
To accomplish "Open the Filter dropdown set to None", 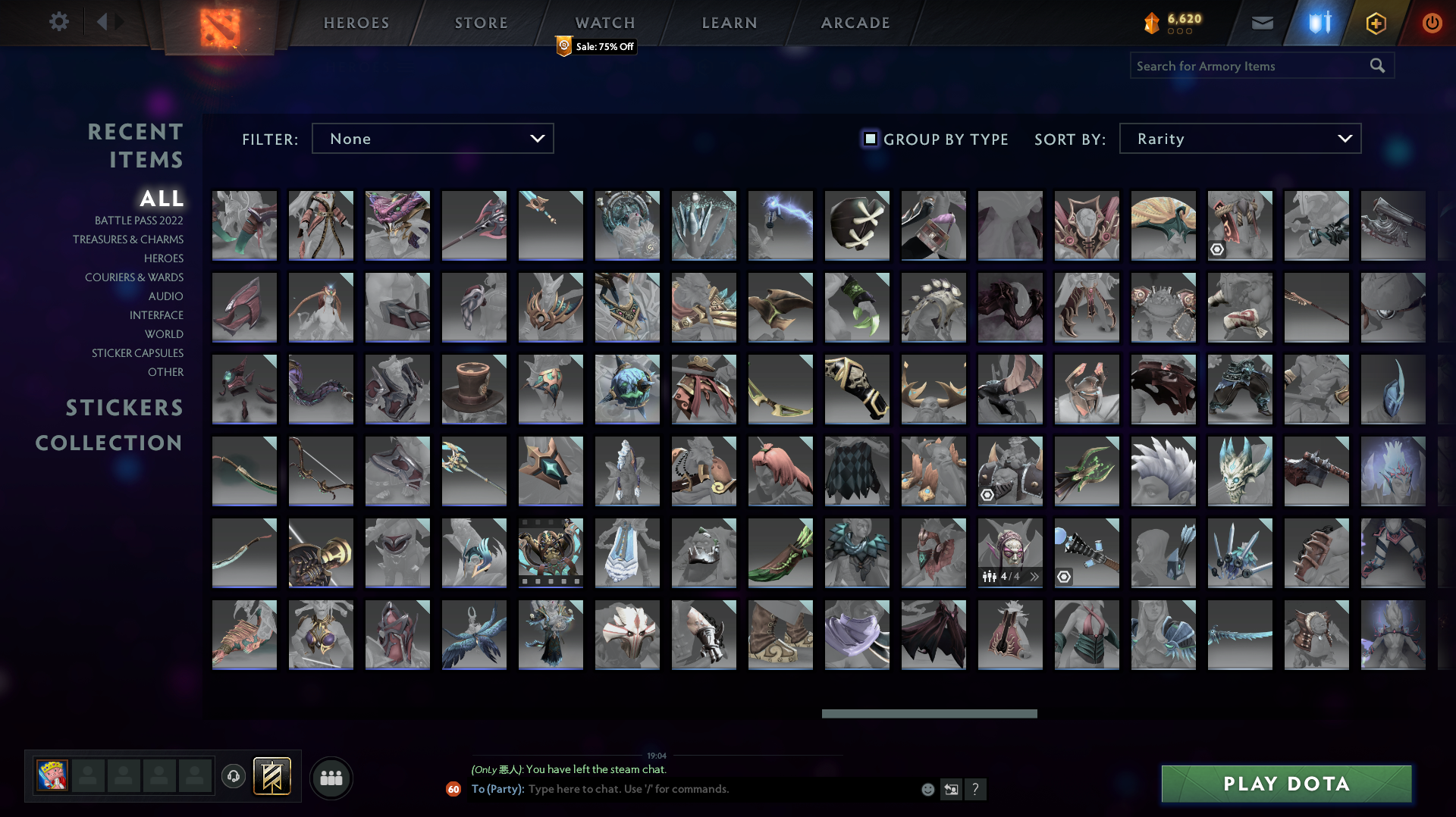I will click(x=432, y=138).
